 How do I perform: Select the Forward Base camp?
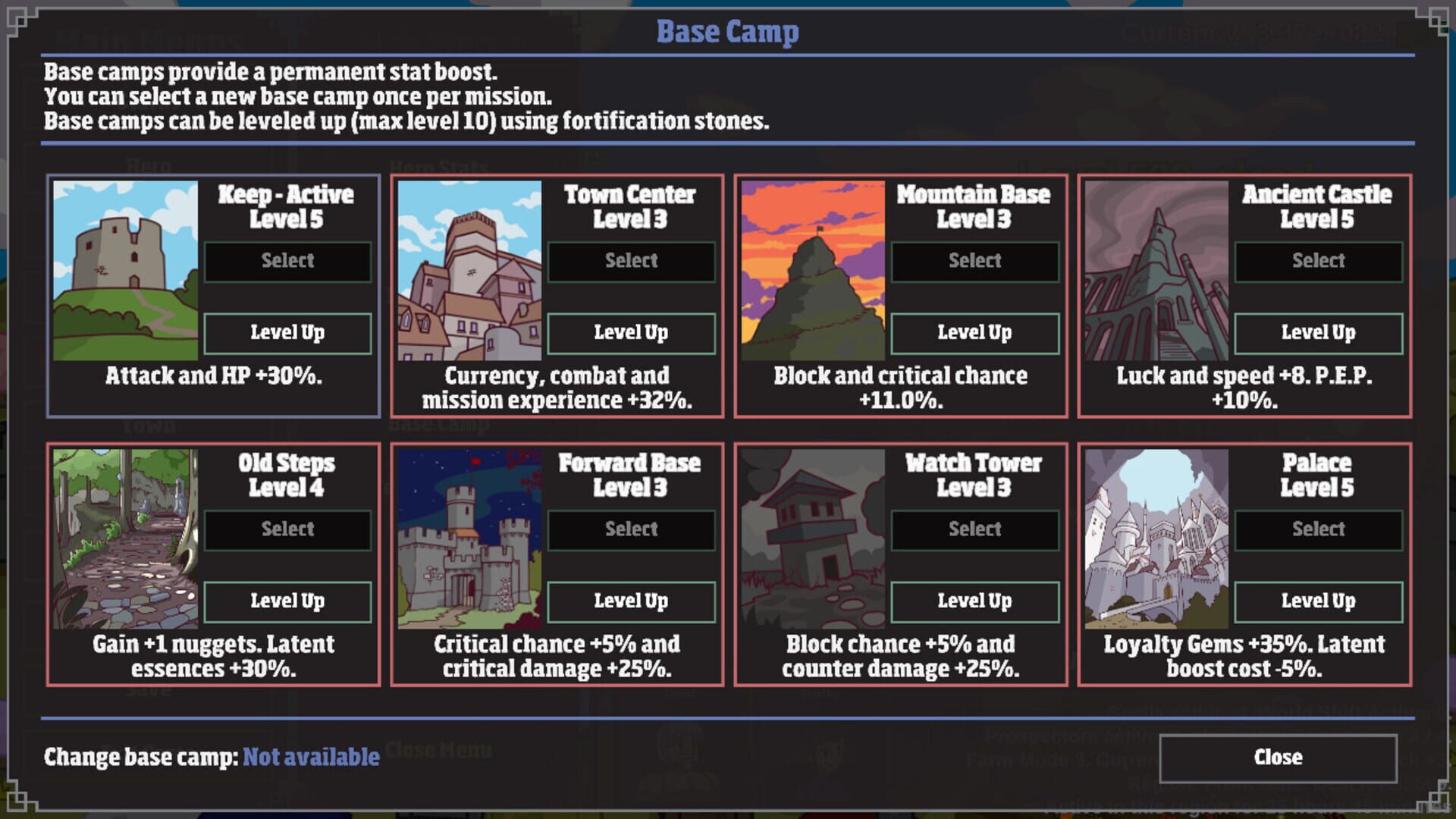[x=631, y=529]
